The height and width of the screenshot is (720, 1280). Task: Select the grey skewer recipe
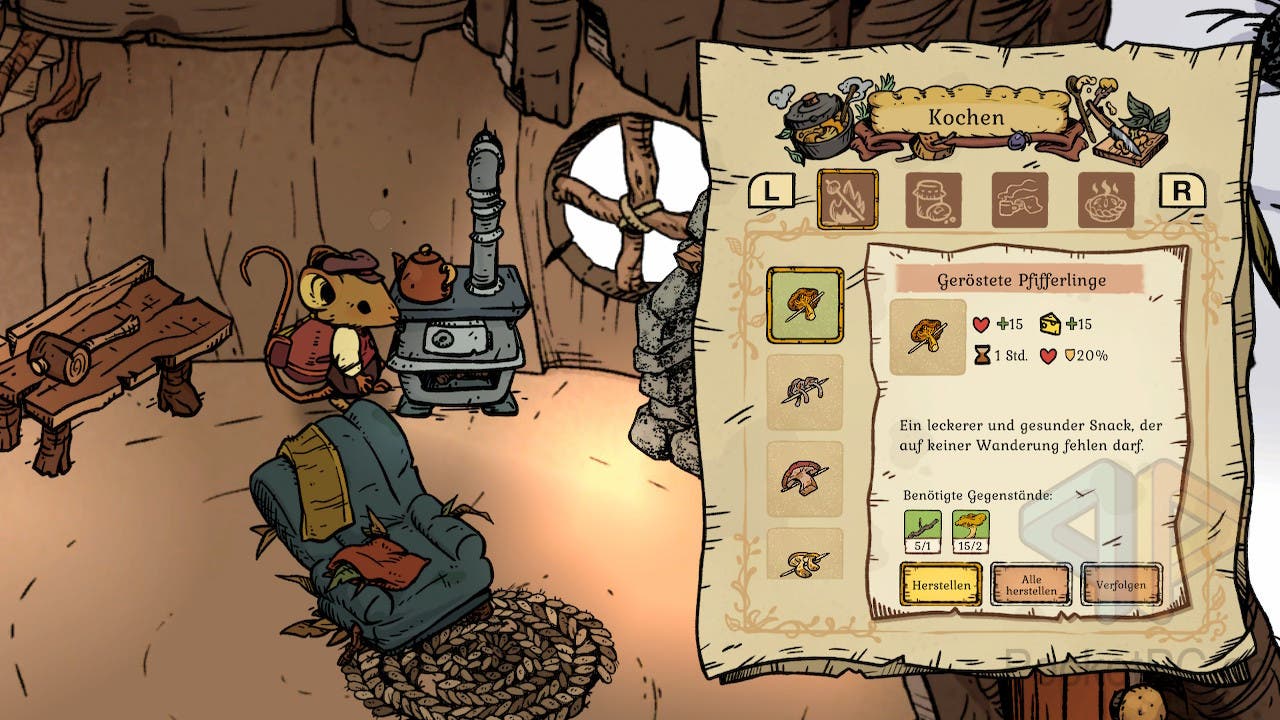tap(805, 392)
